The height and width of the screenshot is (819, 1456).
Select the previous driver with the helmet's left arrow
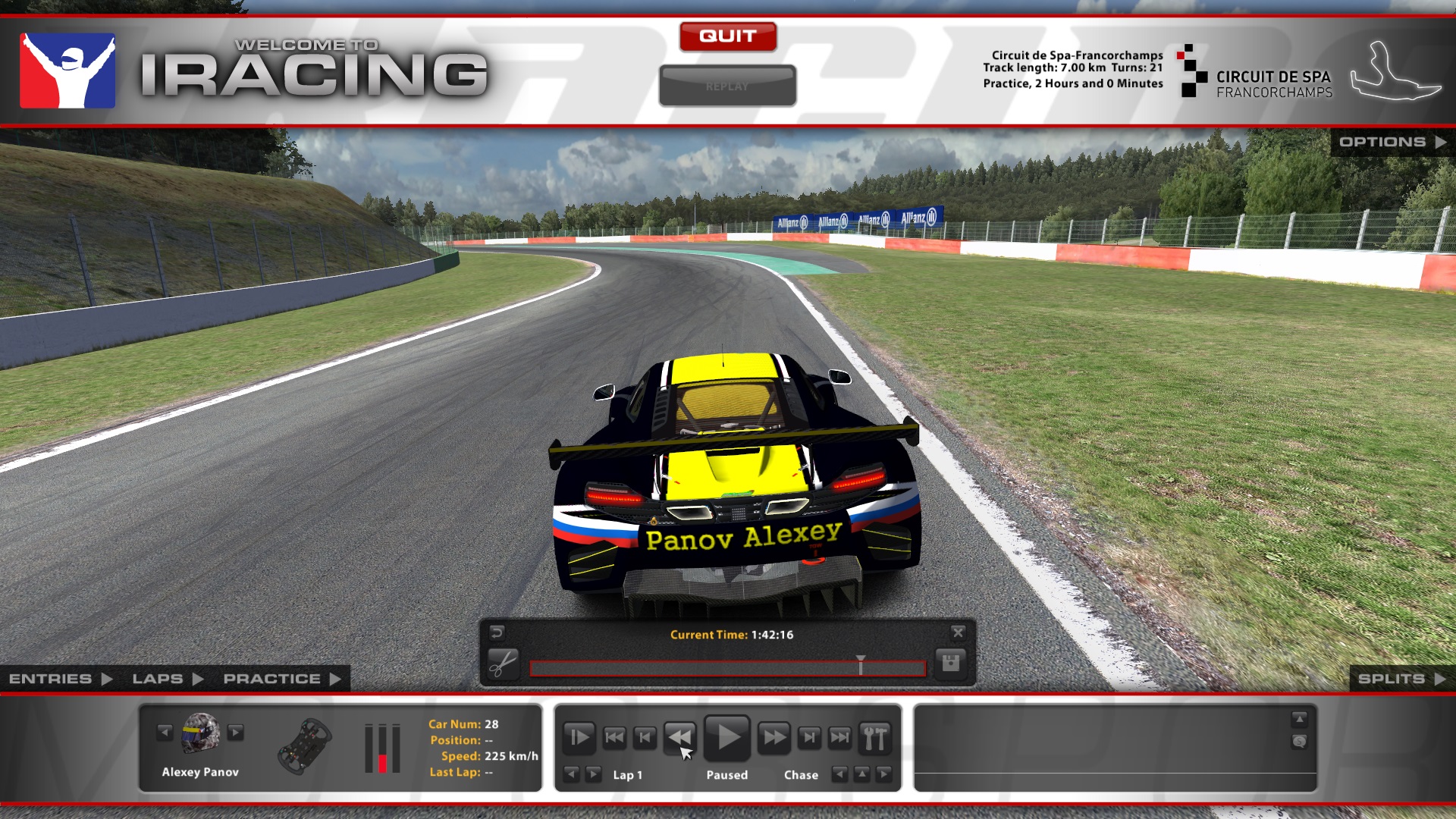tap(165, 732)
